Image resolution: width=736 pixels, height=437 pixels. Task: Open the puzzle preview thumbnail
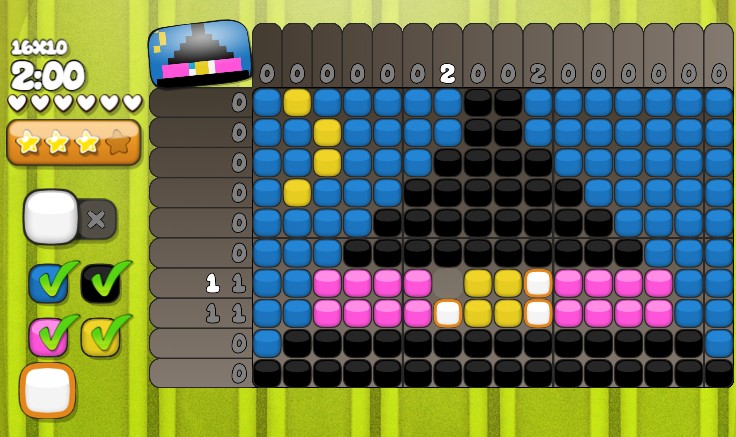click(200, 54)
